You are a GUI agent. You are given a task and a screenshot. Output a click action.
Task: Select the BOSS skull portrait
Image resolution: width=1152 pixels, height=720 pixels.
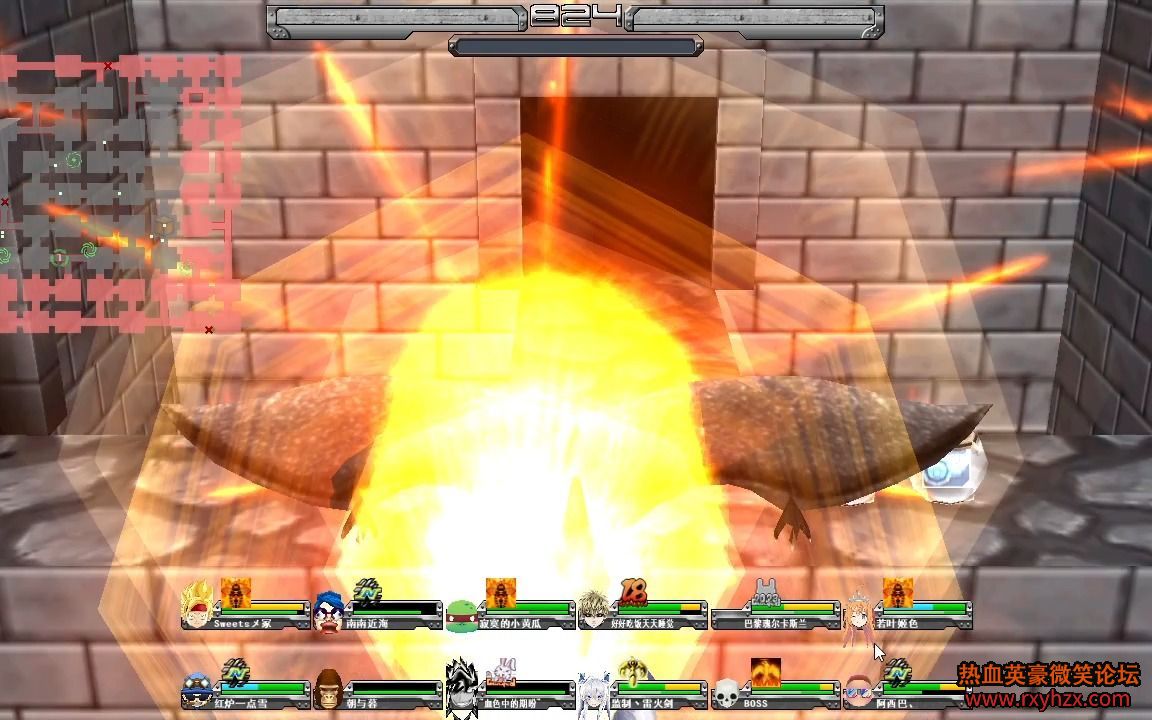[725, 692]
